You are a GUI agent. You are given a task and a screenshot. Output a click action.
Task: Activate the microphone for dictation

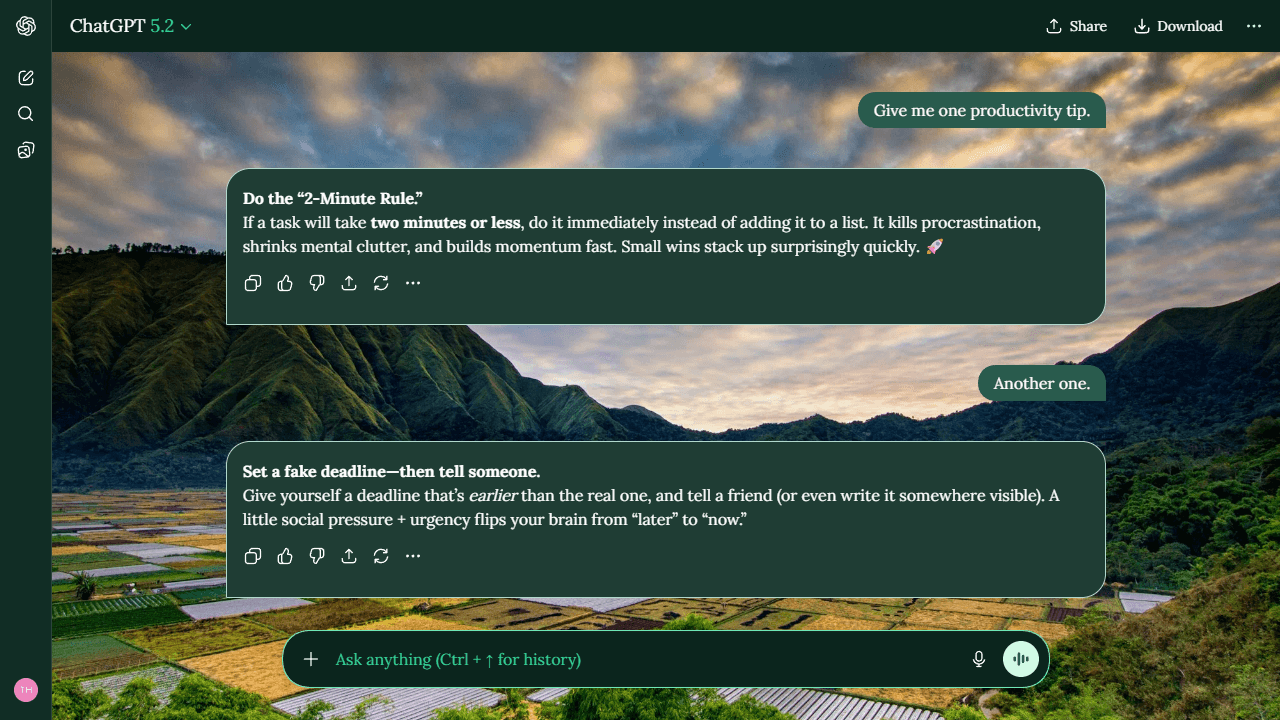[x=978, y=659]
